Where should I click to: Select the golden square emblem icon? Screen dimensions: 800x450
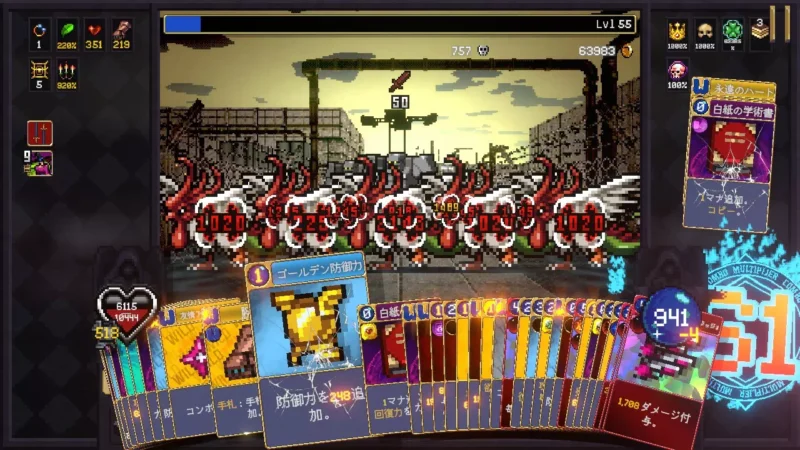(40, 70)
